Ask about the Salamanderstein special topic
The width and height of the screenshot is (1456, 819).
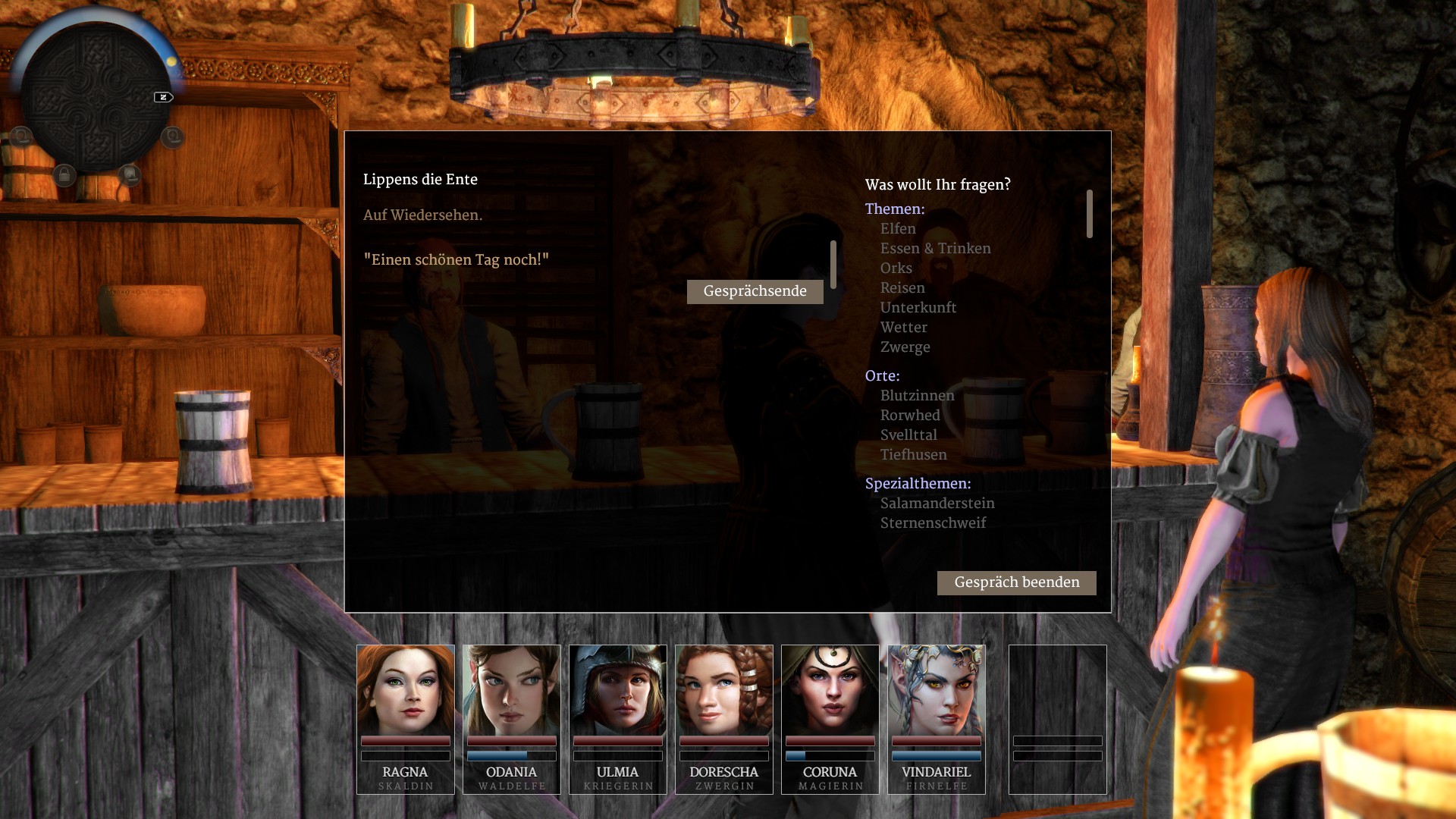click(937, 504)
